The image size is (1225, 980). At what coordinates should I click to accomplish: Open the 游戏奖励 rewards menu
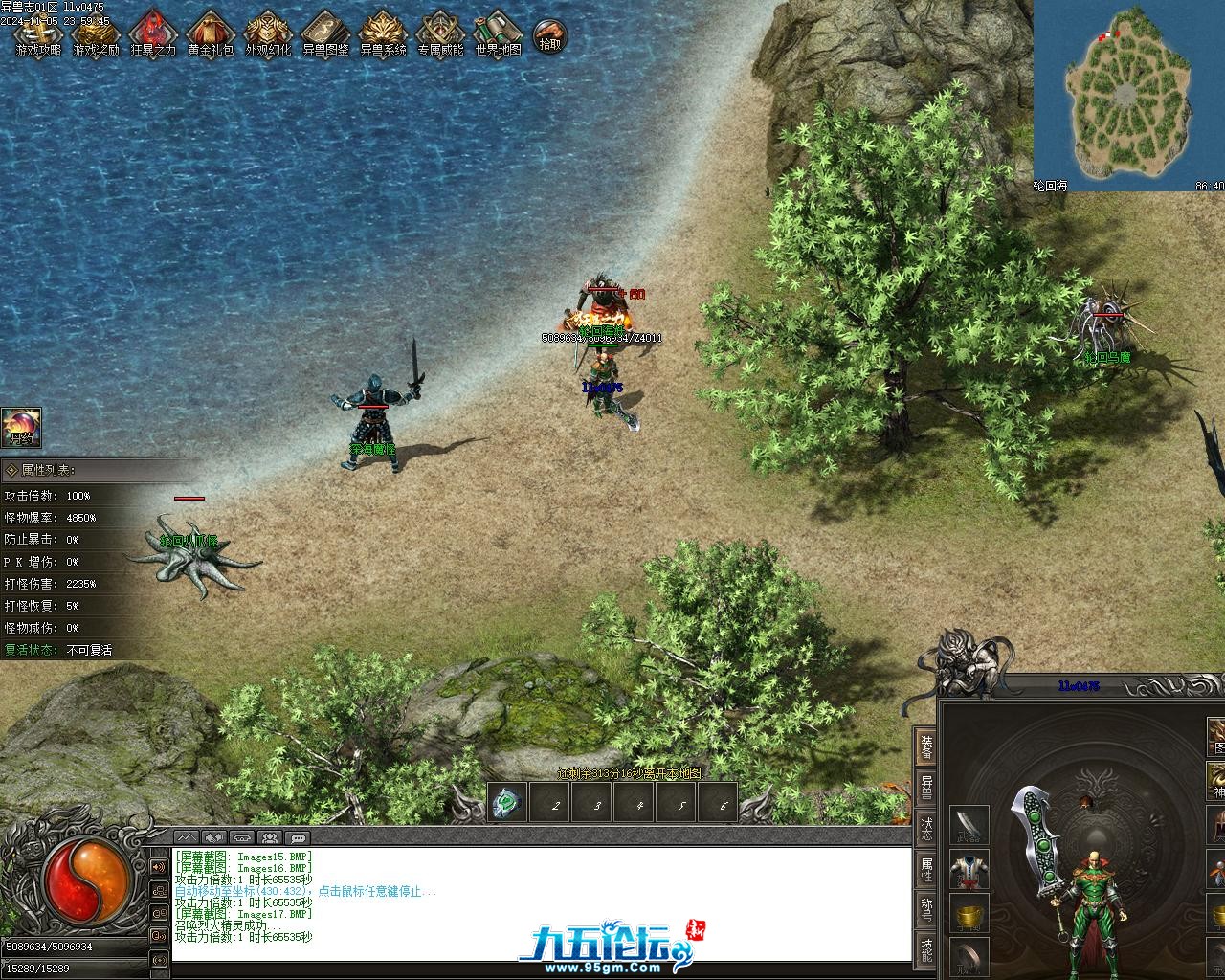[96, 34]
